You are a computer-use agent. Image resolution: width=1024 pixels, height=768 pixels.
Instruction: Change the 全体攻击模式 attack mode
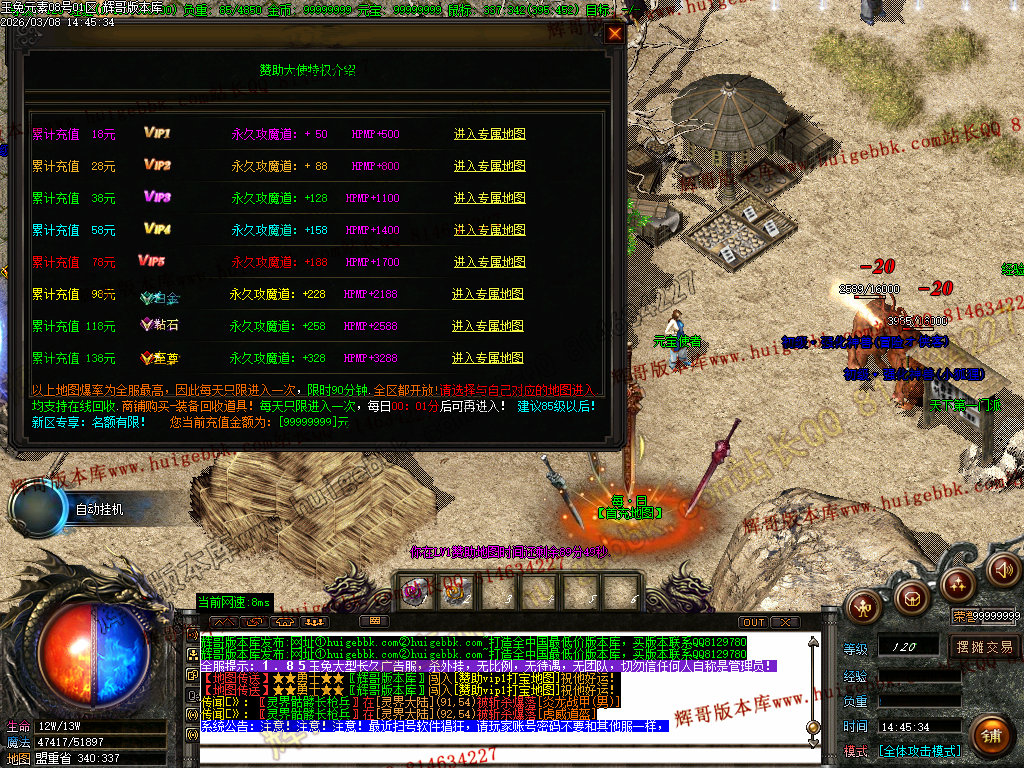click(x=920, y=750)
